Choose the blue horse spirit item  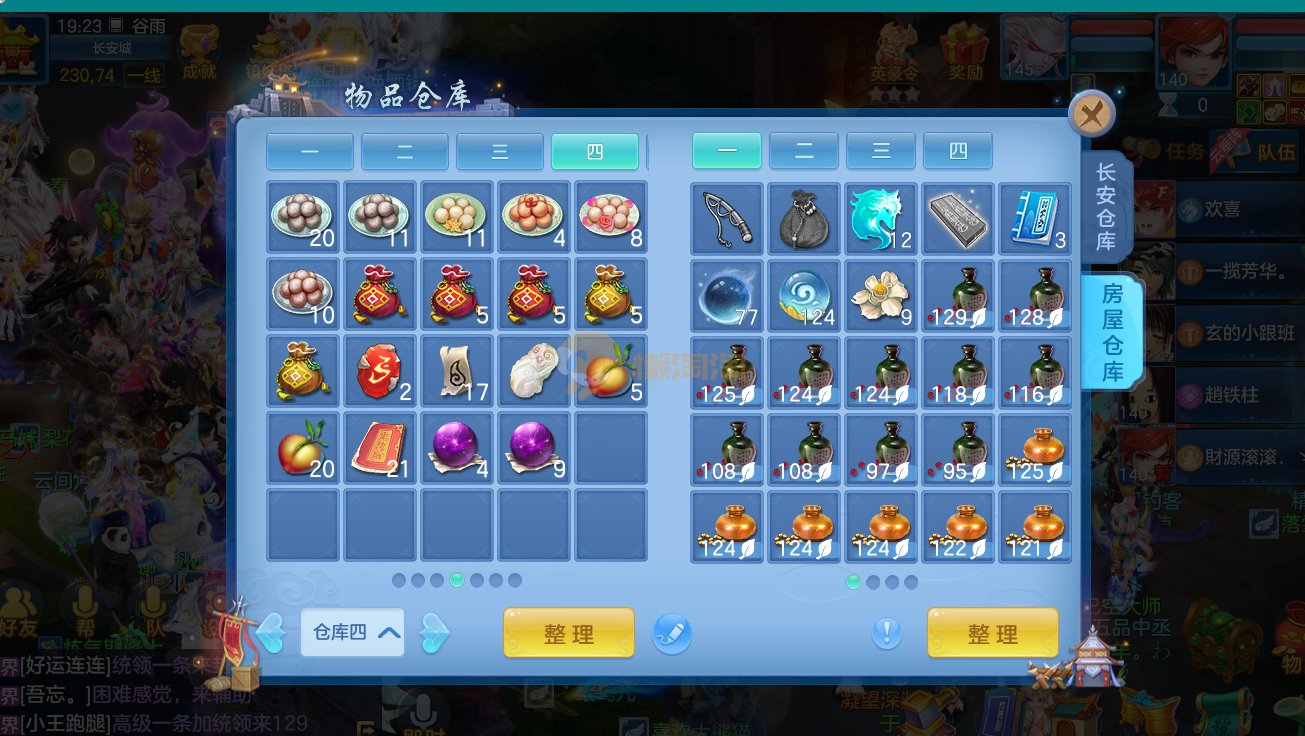click(x=880, y=218)
